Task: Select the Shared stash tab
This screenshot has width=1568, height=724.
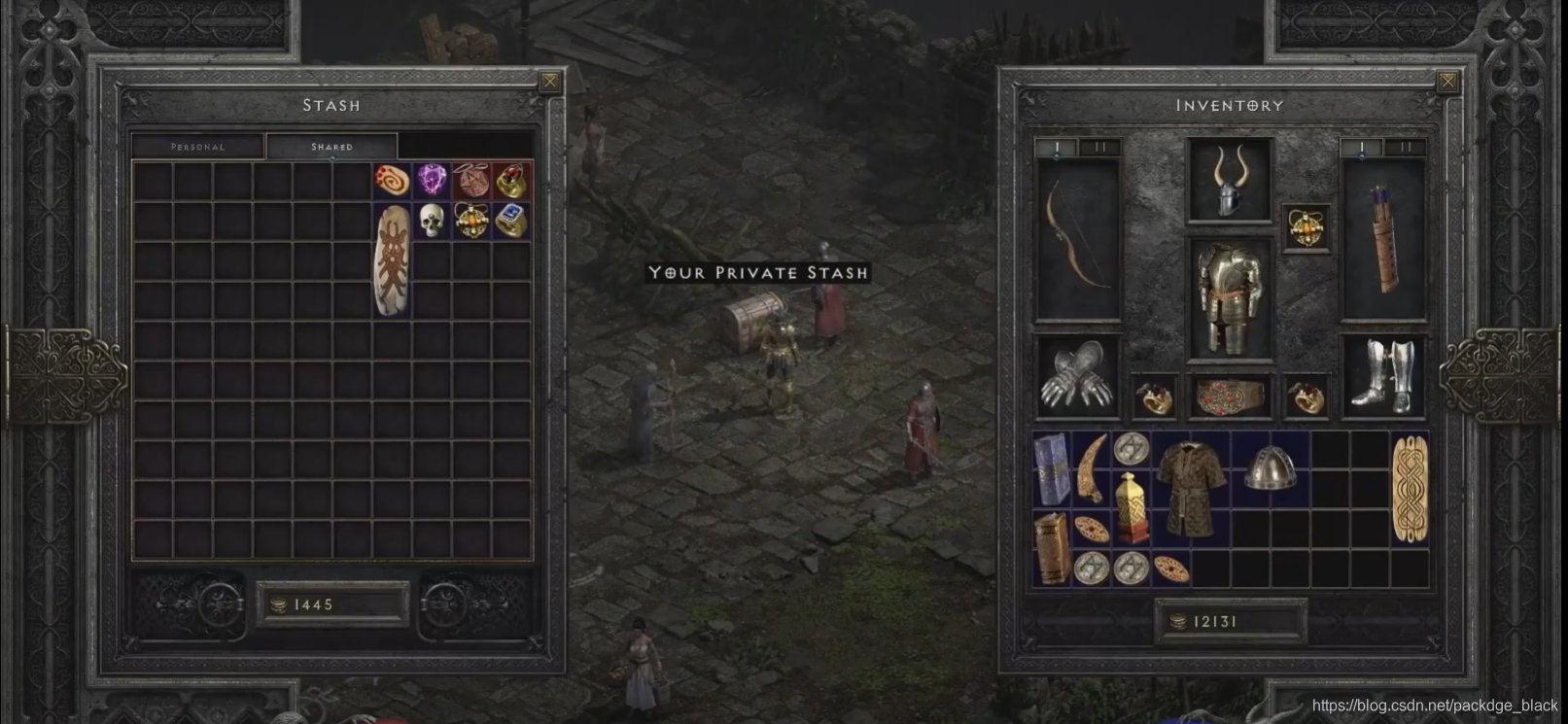Action: point(331,147)
